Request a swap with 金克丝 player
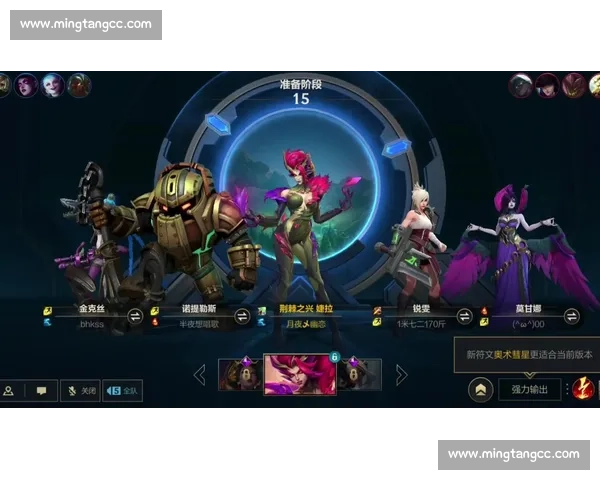The width and height of the screenshot is (600, 480). (x=136, y=317)
